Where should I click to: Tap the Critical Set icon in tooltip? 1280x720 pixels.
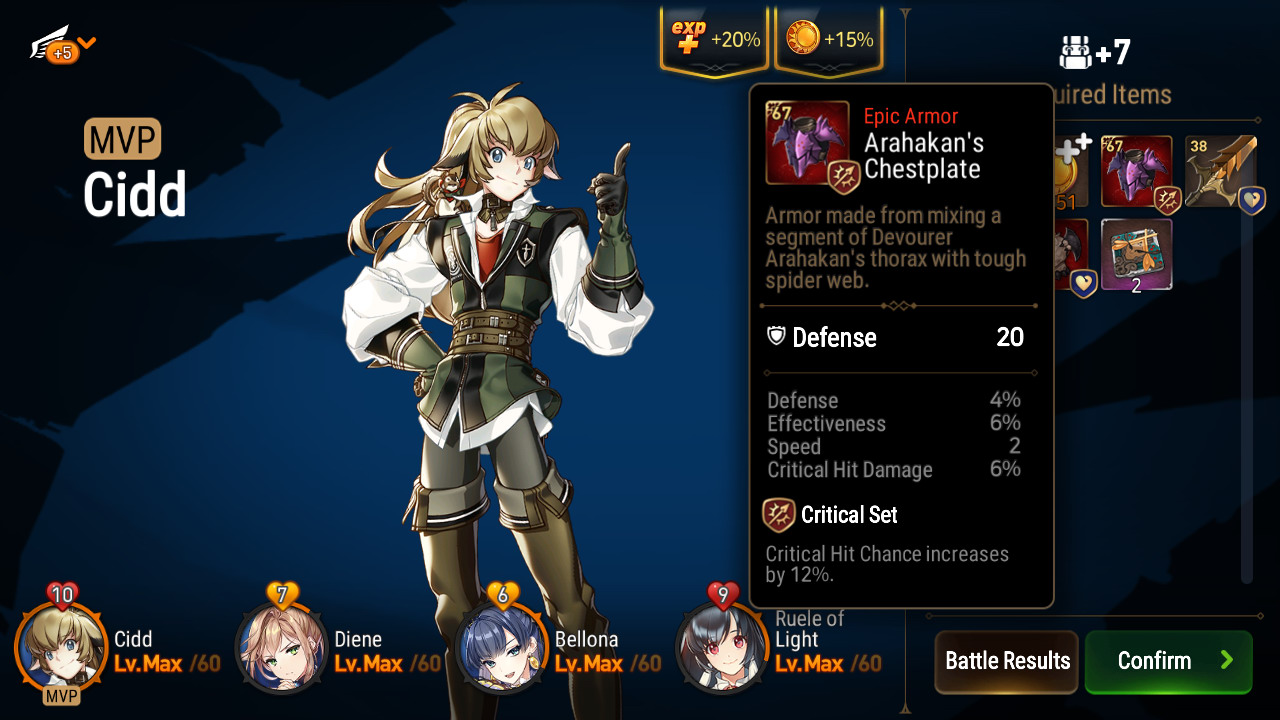(779, 515)
